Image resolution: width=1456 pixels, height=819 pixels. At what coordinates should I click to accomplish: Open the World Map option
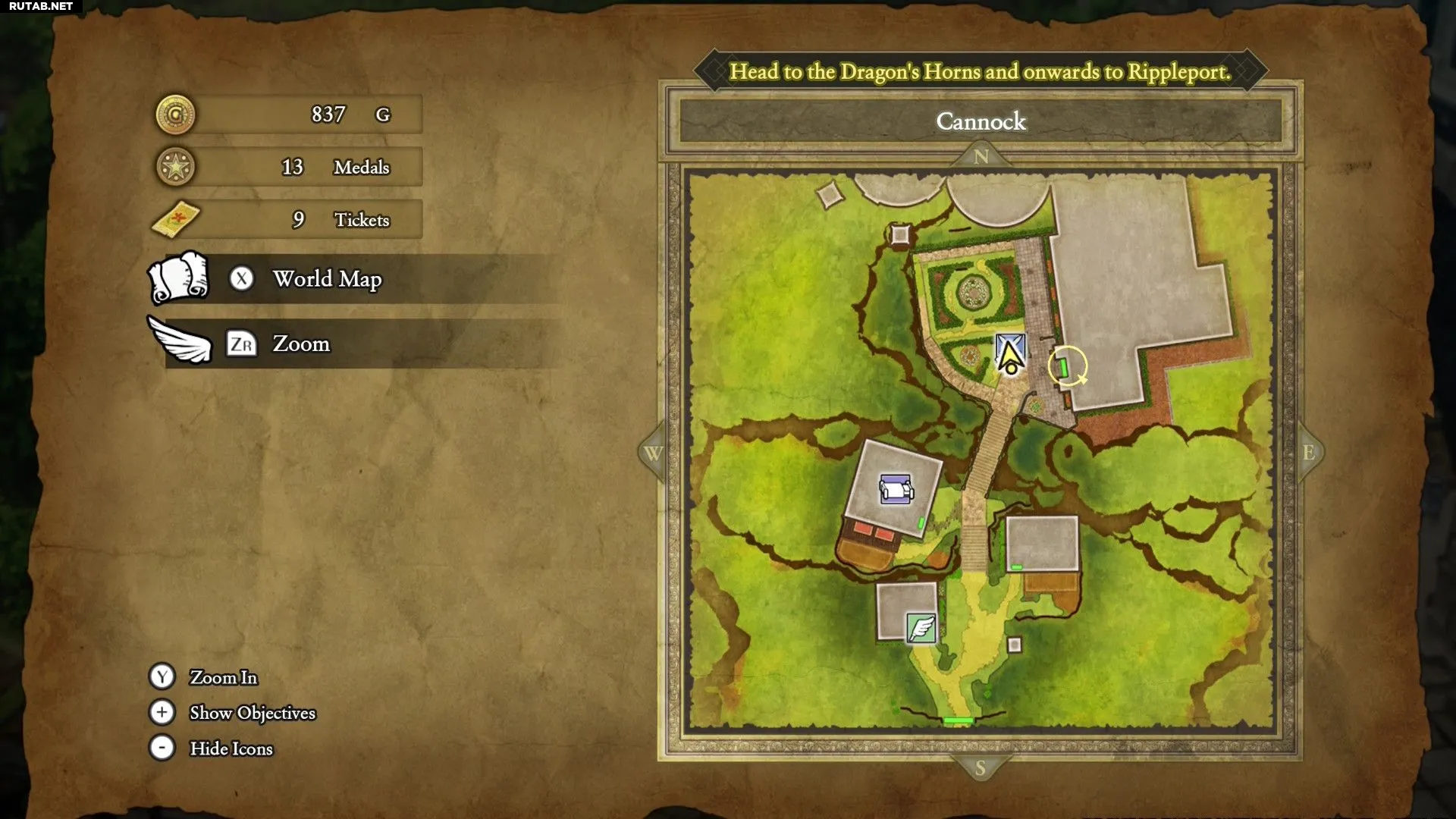click(x=327, y=279)
